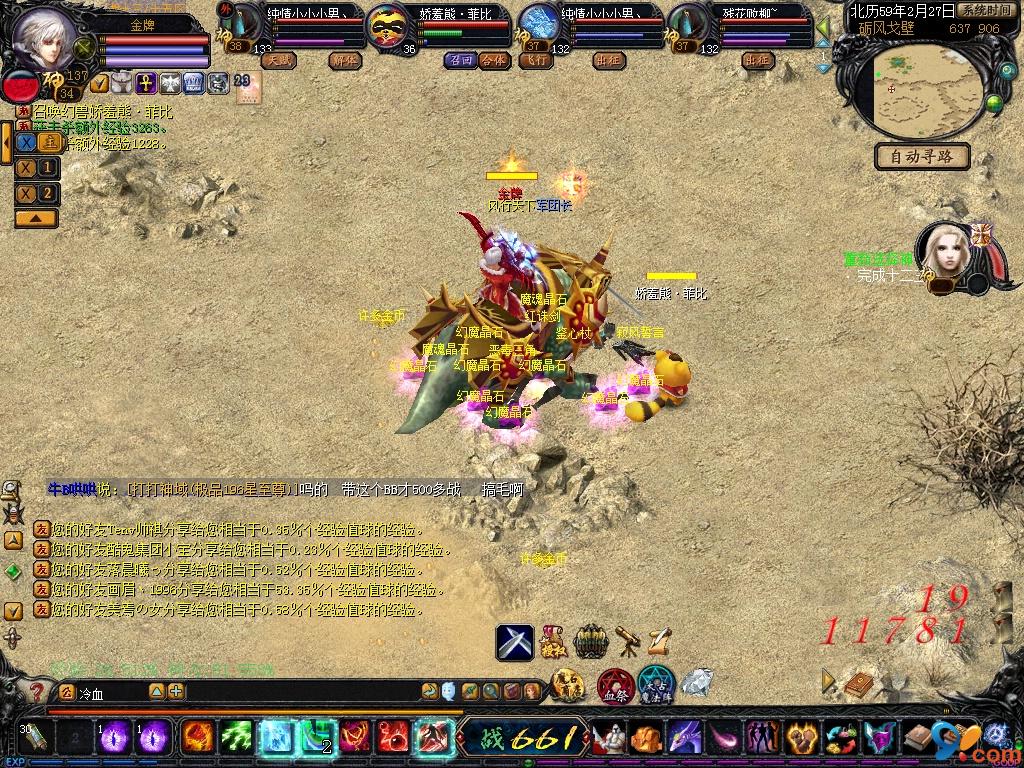Click the 合体 merge pet button
The width and height of the screenshot is (1024, 768).
(x=493, y=60)
